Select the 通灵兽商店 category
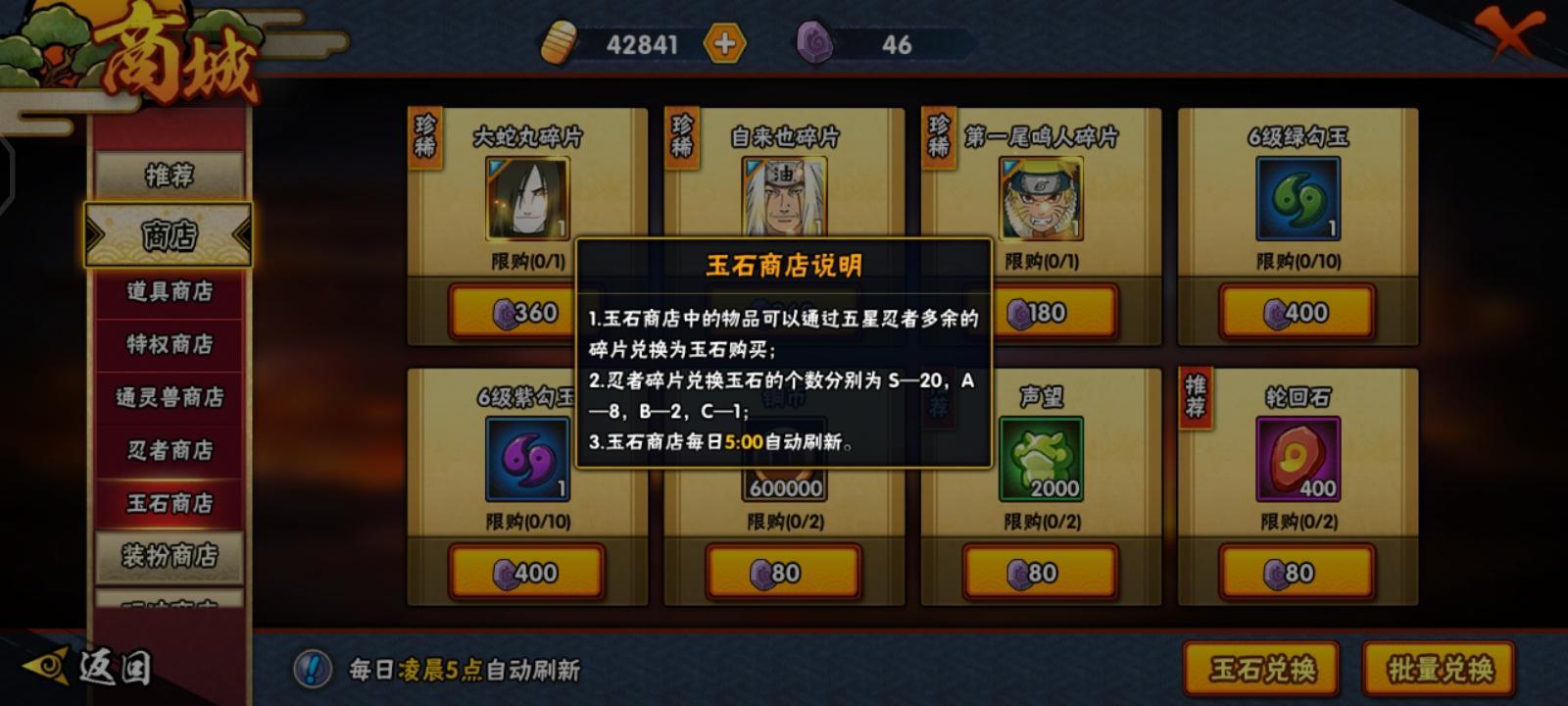 click(169, 399)
